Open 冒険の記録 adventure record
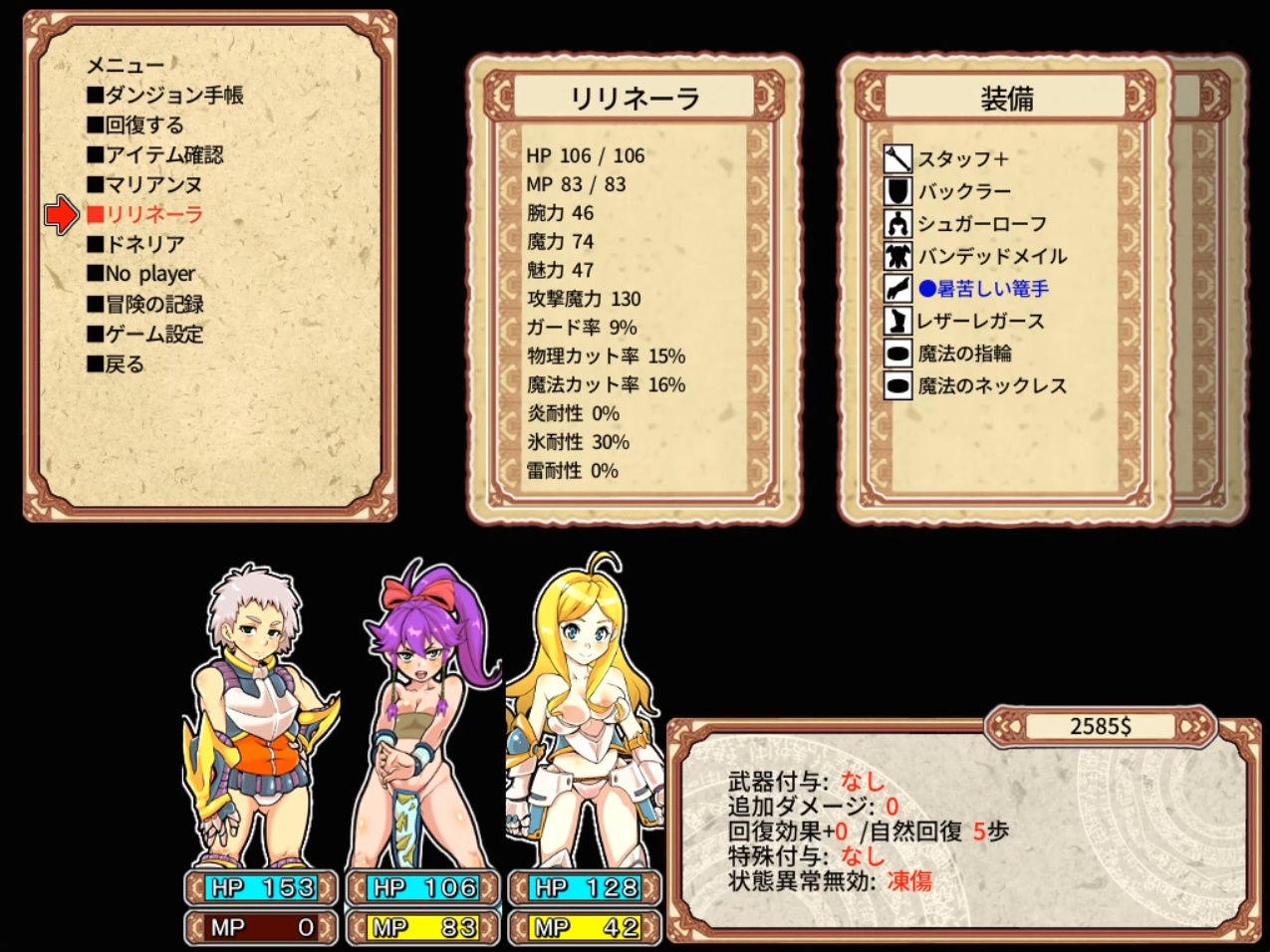Image resolution: width=1270 pixels, height=952 pixels. 145,305
